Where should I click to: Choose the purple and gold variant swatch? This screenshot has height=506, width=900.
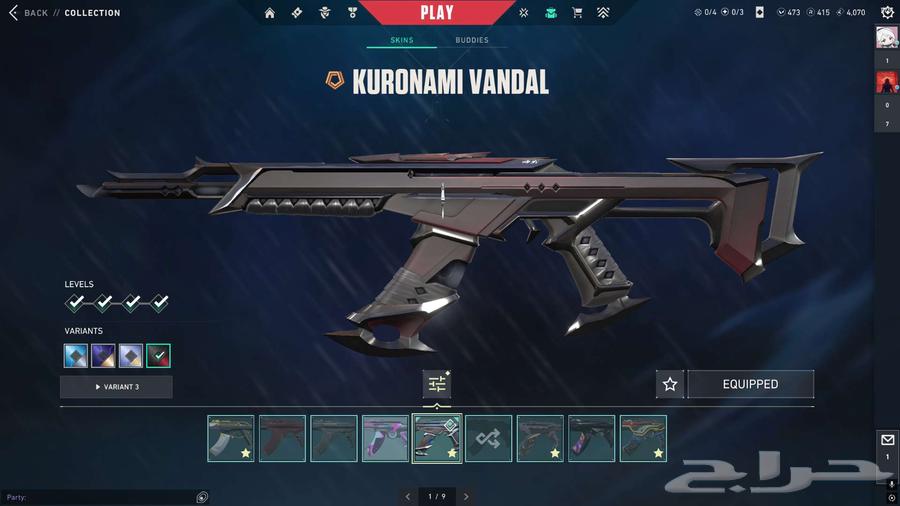pyautogui.click(x=103, y=355)
